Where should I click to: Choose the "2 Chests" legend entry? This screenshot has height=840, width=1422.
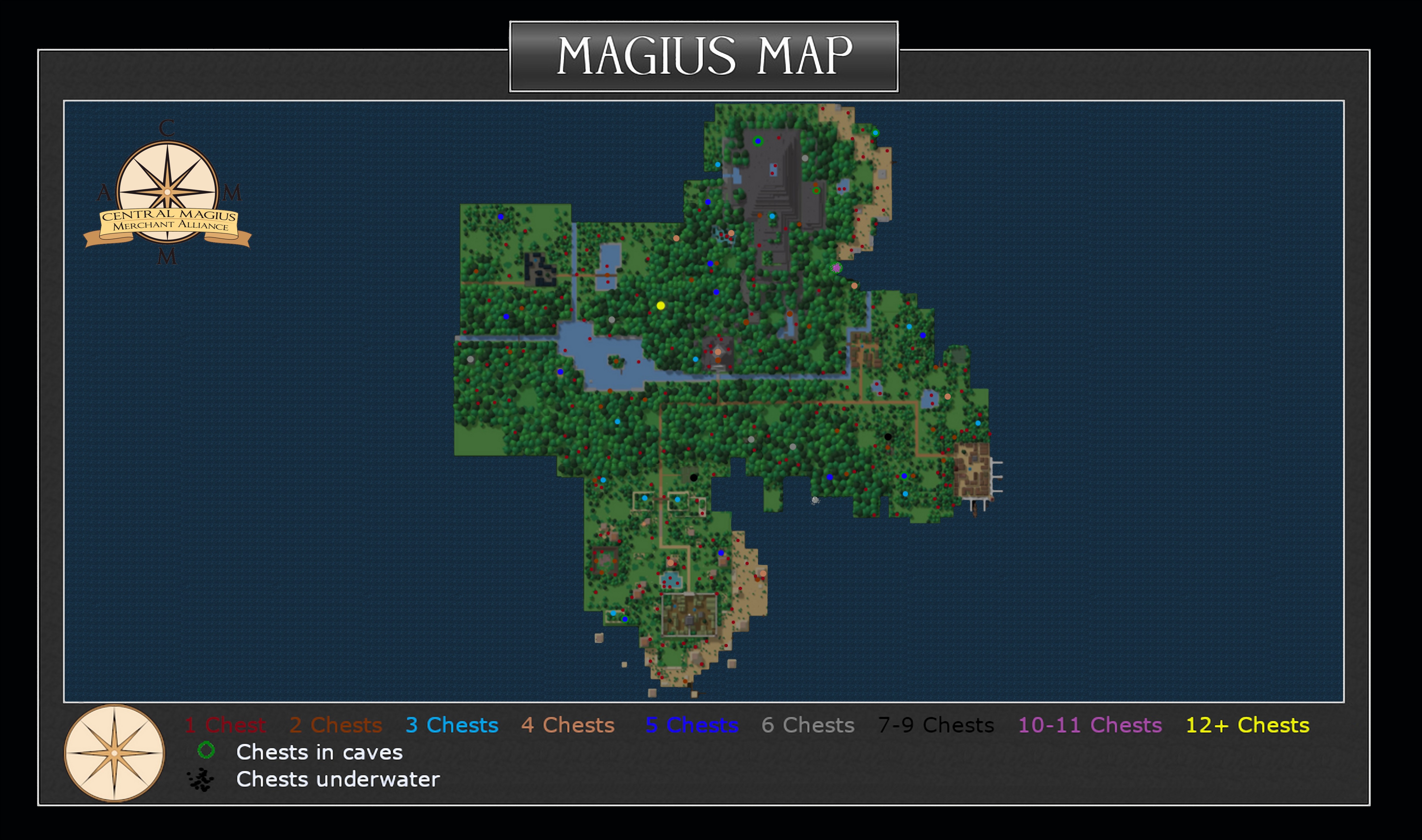click(x=336, y=725)
